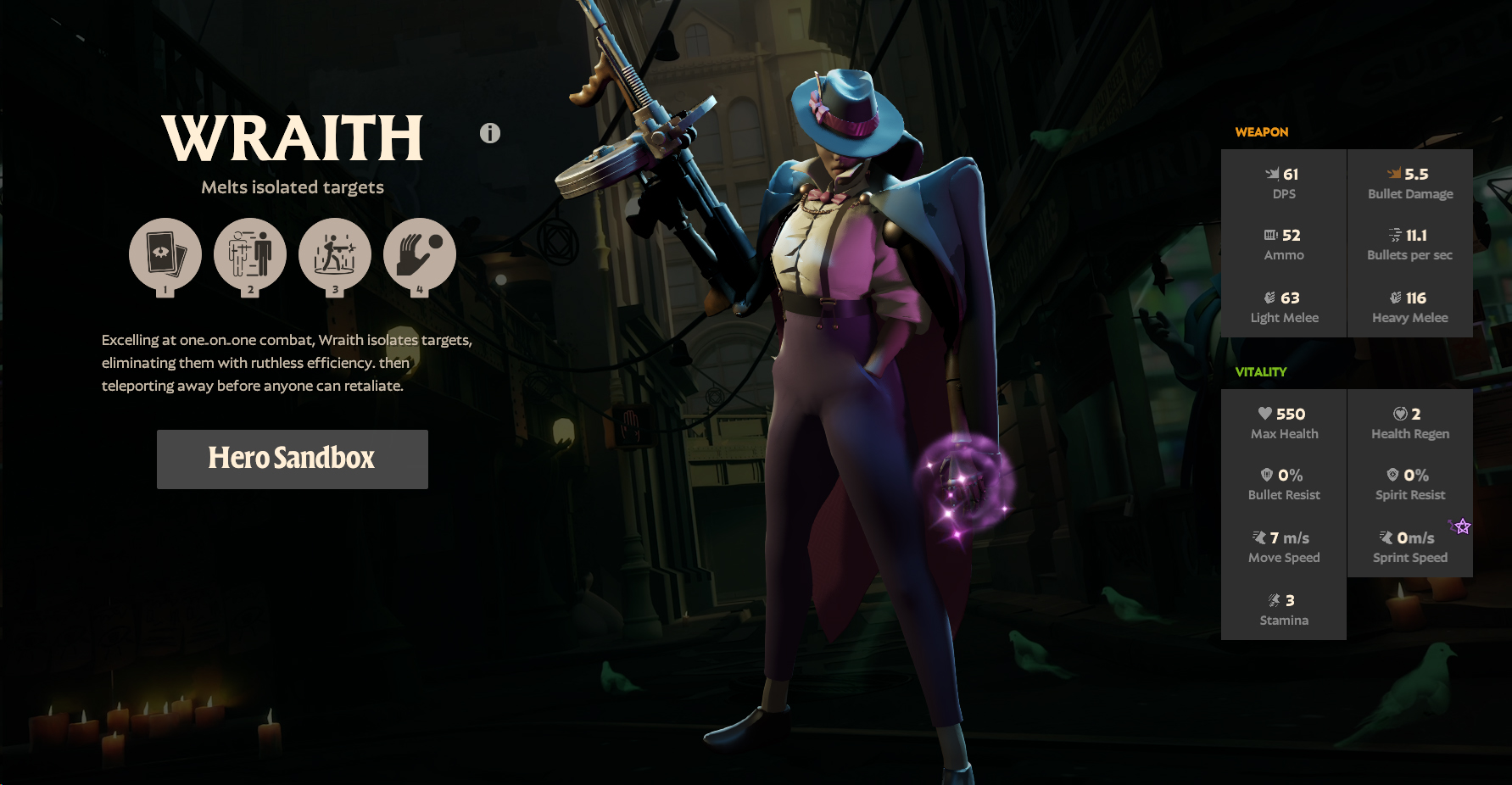Click the Hero Sandbox button
The width and height of the screenshot is (1512, 785).
coord(292,459)
